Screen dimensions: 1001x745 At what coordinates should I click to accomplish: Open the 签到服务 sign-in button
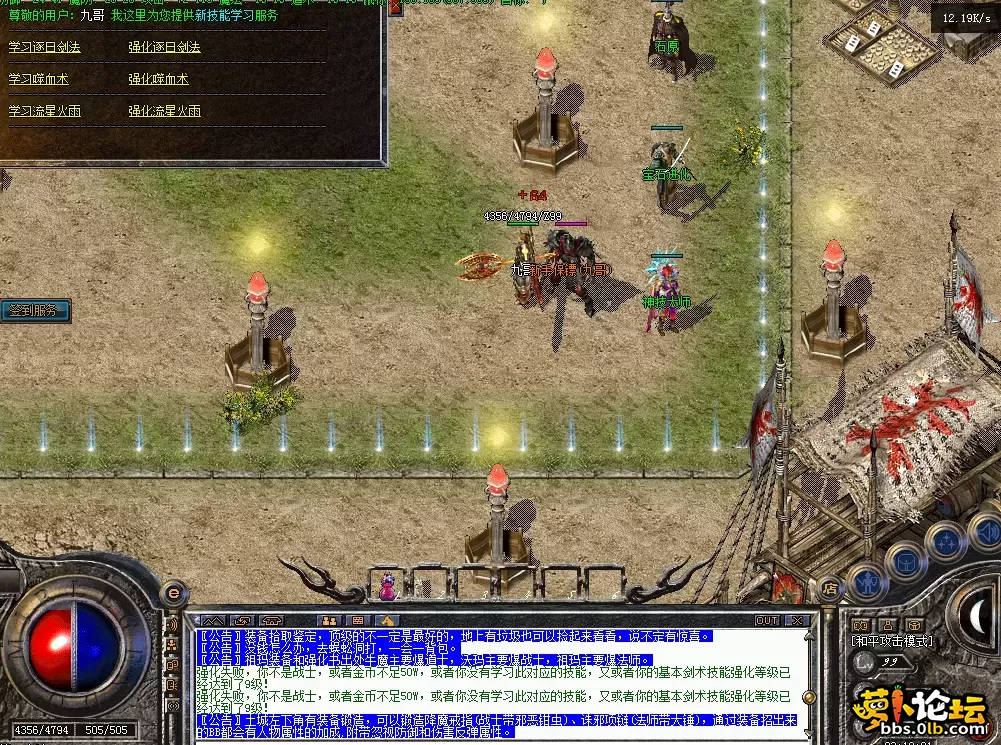tap(35, 311)
